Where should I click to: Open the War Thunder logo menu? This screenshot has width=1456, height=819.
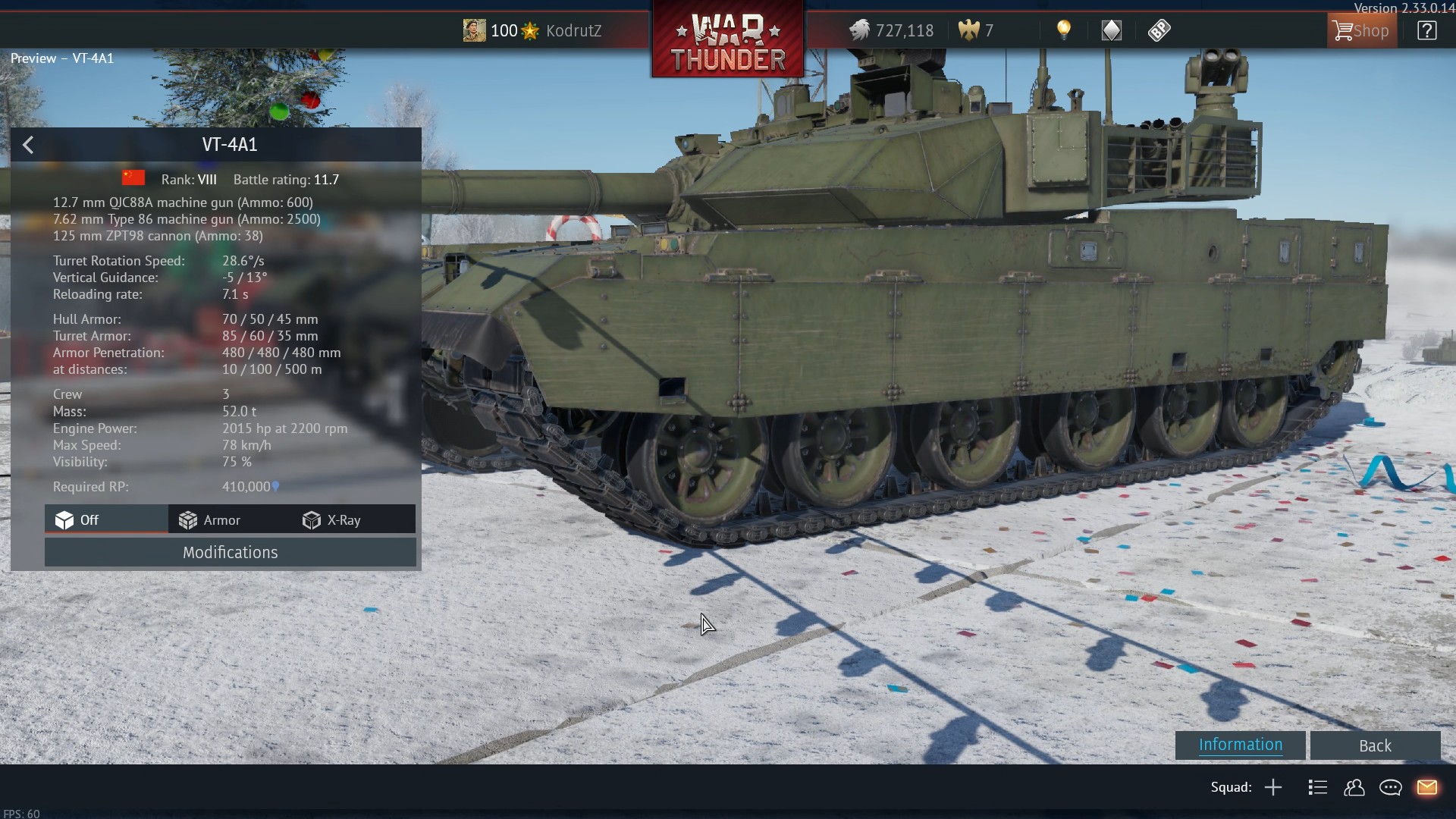click(x=728, y=39)
